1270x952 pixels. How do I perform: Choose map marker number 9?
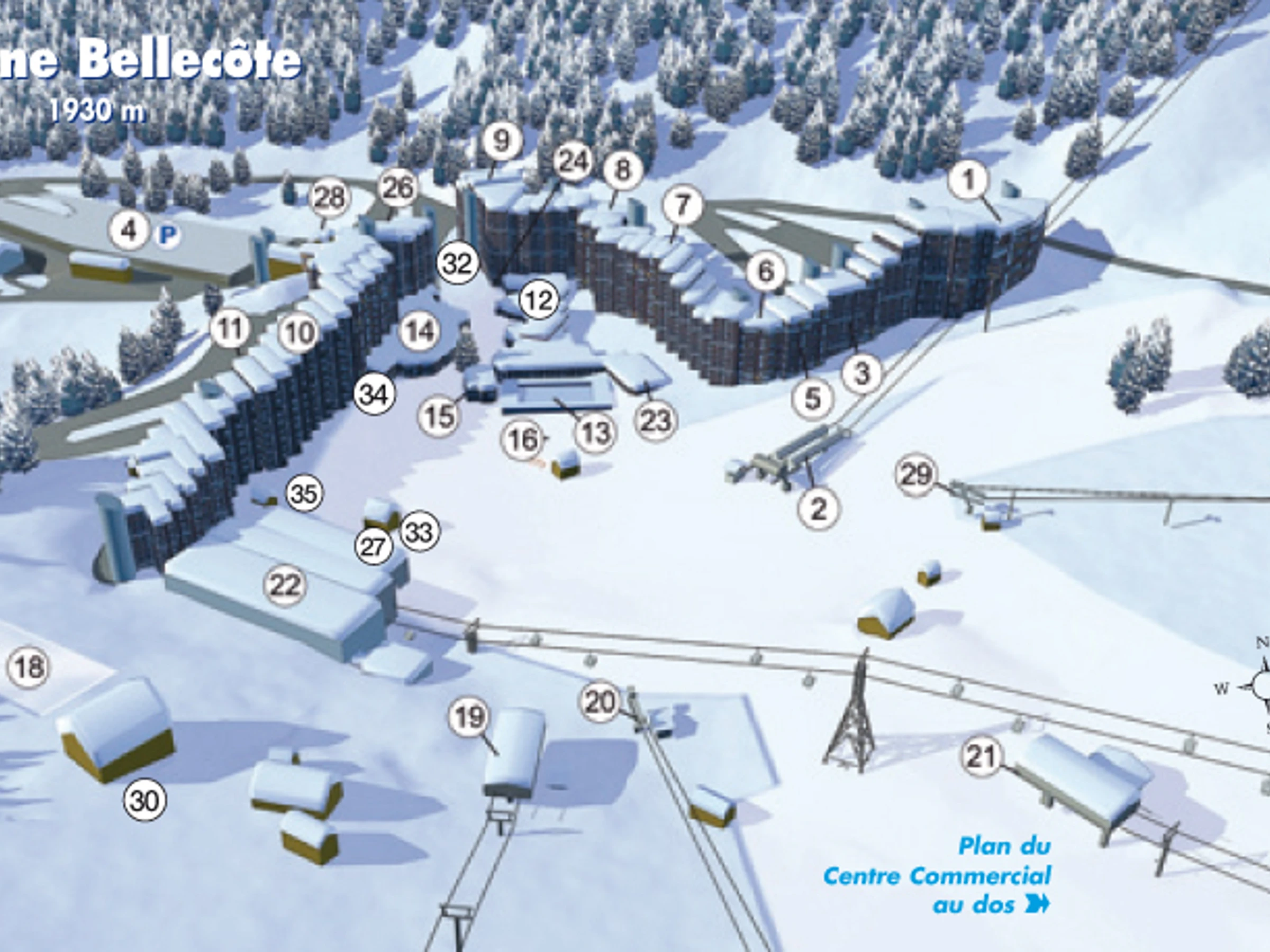(x=502, y=141)
